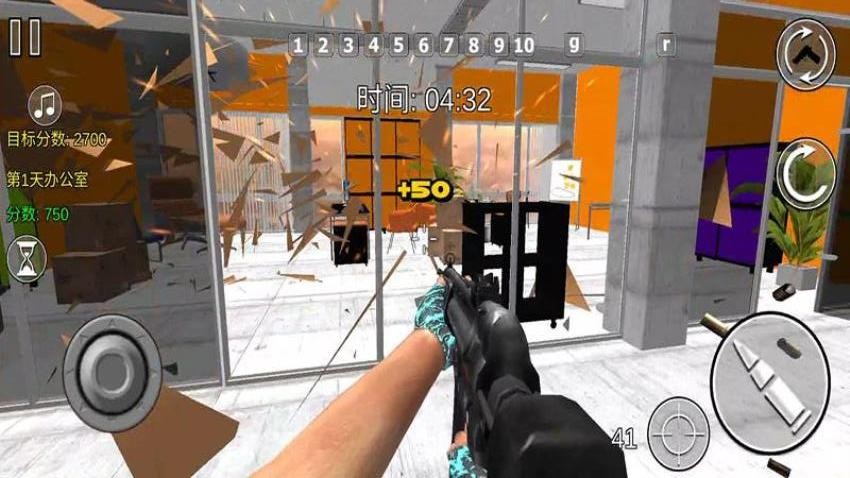Pick weapon slot 7
The width and height of the screenshot is (850, 478).
[448, 44]
